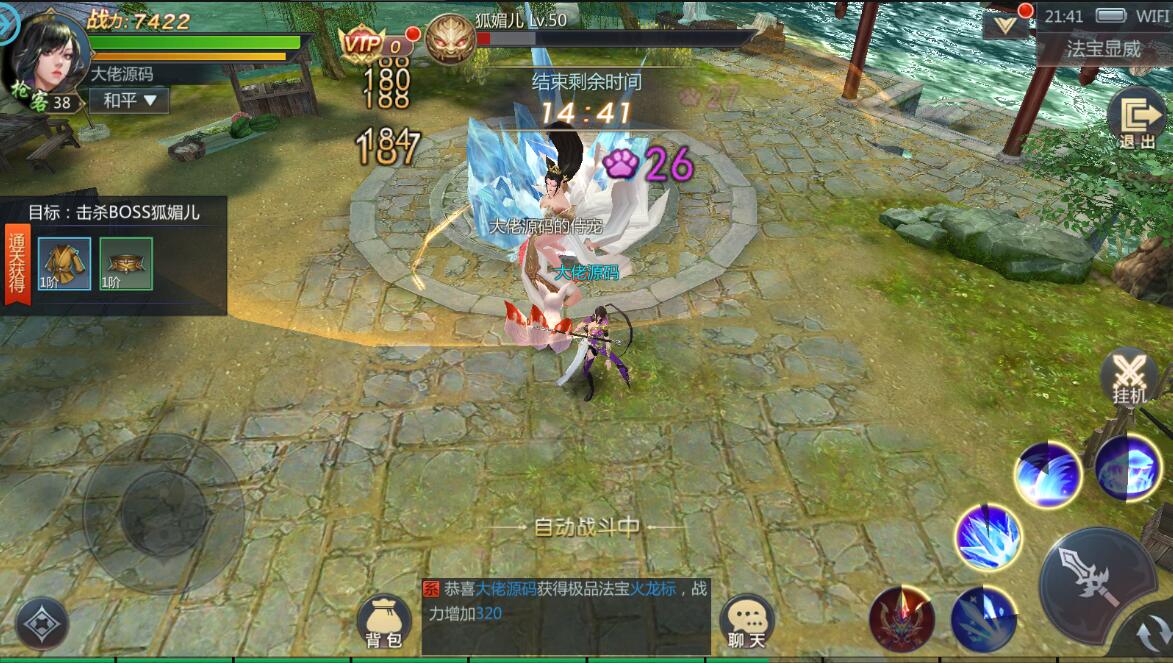Cast the ice shard burst skill
The width and height of the screenshot is (1173, 663).
coord(987,538)
